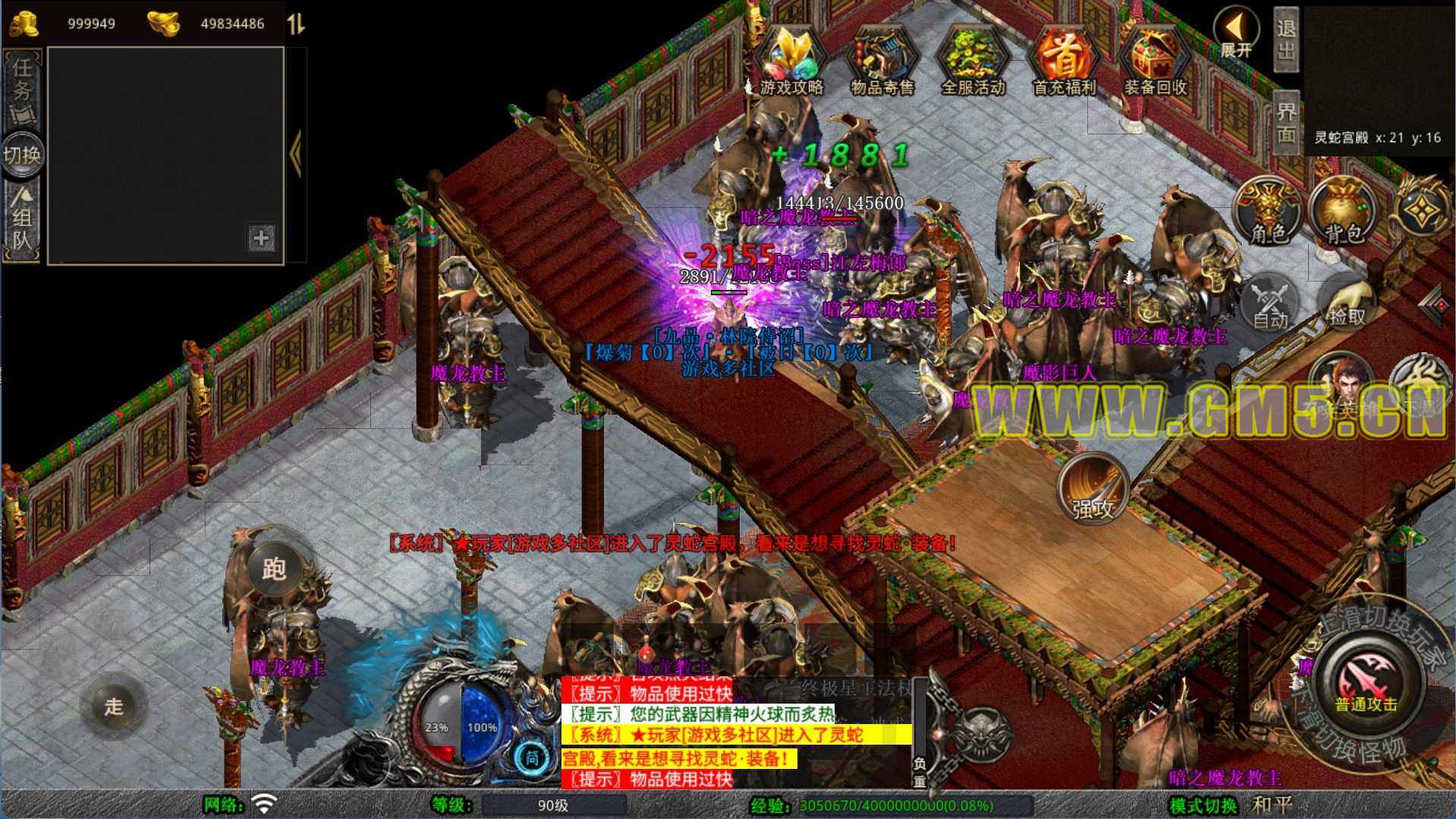Toggle 自动 auto-combat

pyautogui.click(x=1271, y=304)
